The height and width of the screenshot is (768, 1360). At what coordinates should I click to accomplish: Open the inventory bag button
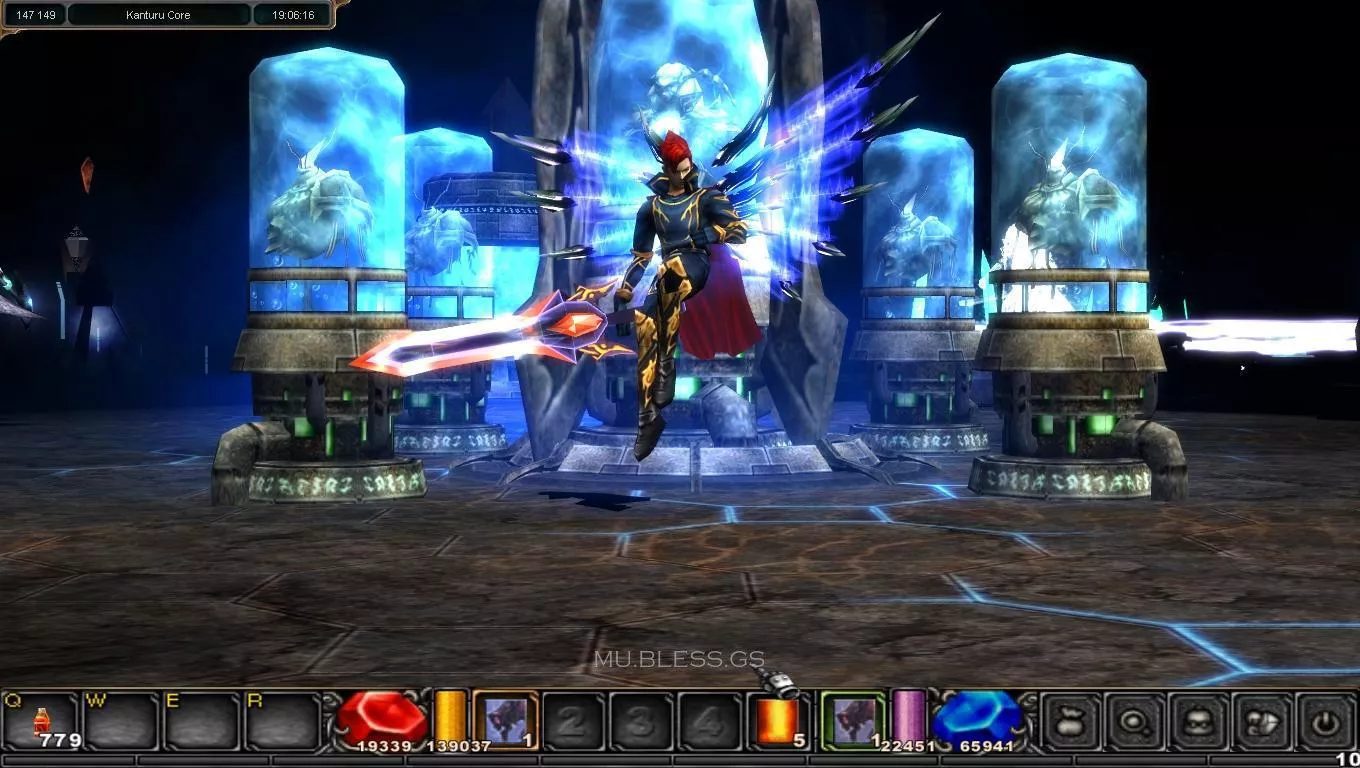1072,721
